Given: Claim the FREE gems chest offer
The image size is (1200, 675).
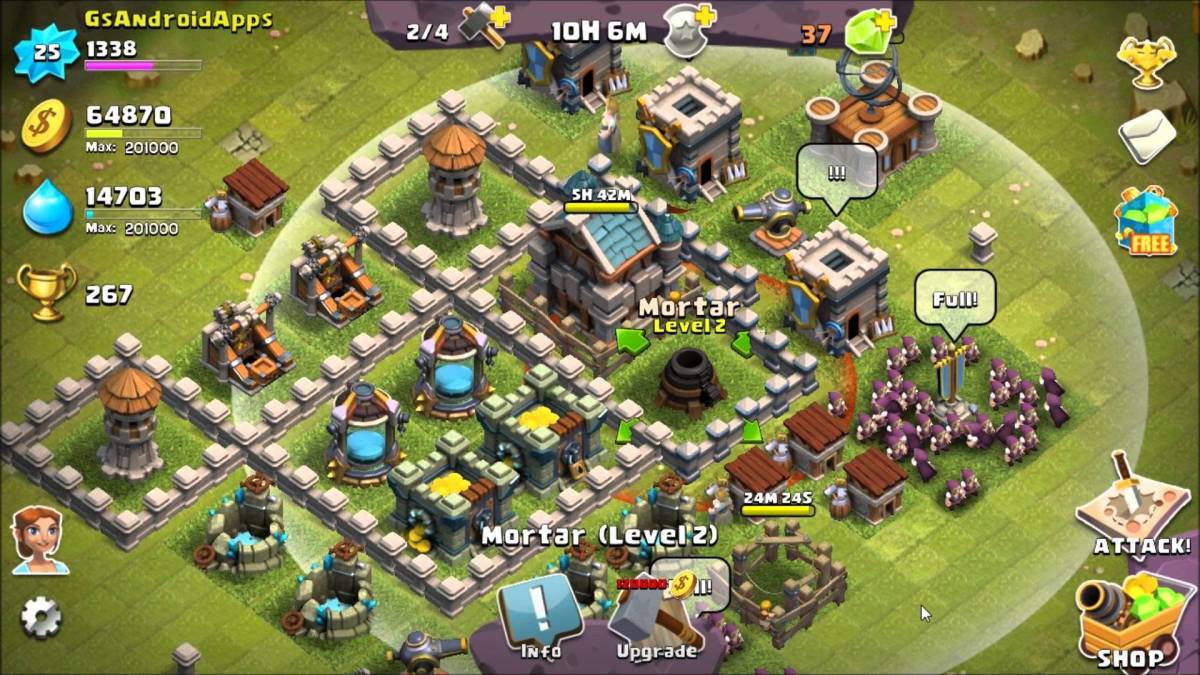Looking at the screenshot, I should 1146,220.
